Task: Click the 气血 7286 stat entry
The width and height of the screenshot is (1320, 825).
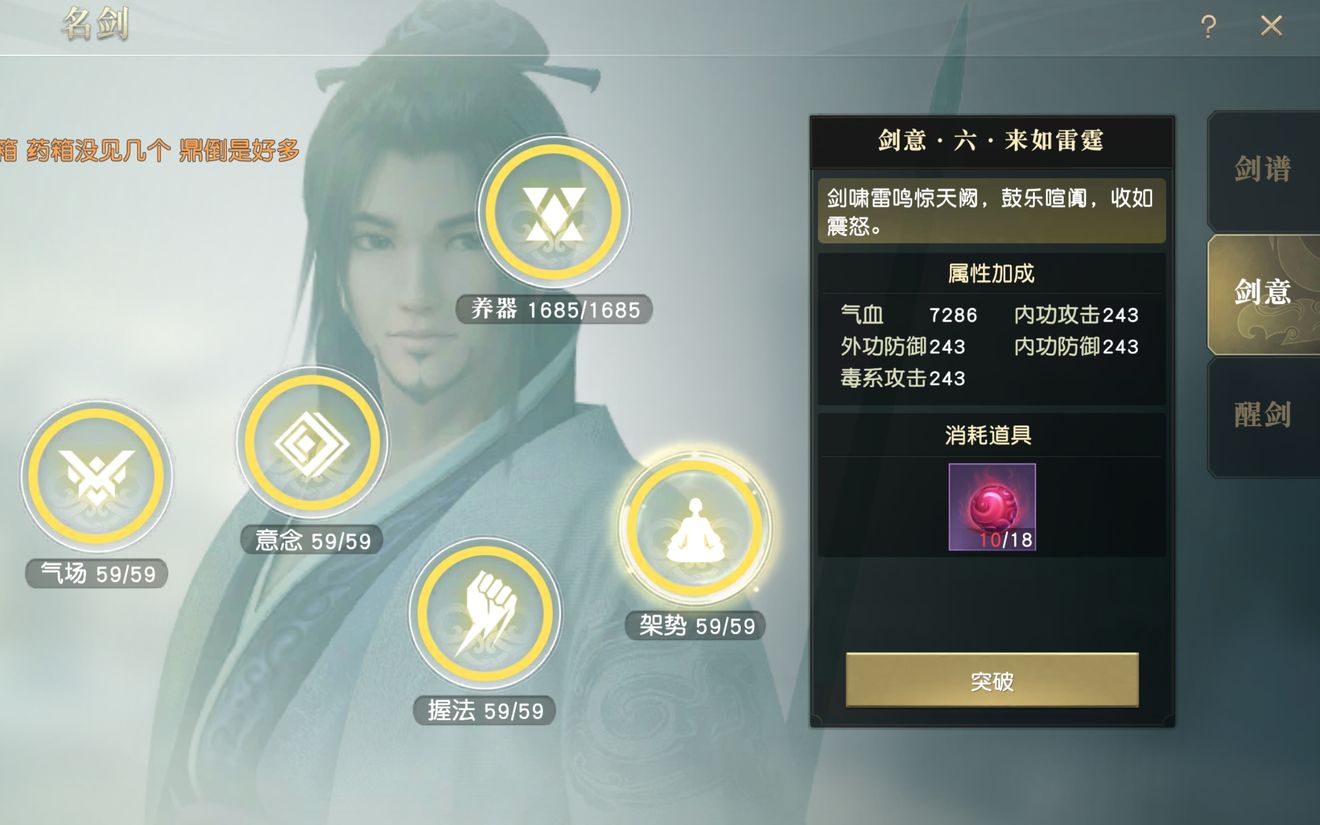Action: pos(910,314)
